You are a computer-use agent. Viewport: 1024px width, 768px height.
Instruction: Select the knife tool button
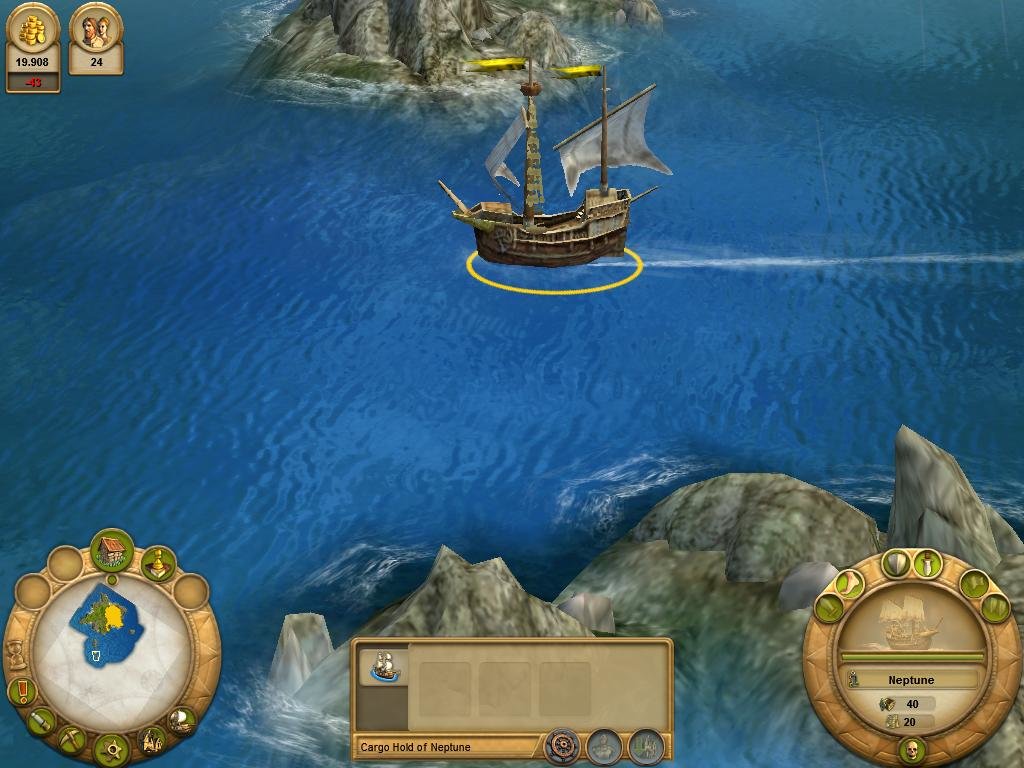[40, 721]
